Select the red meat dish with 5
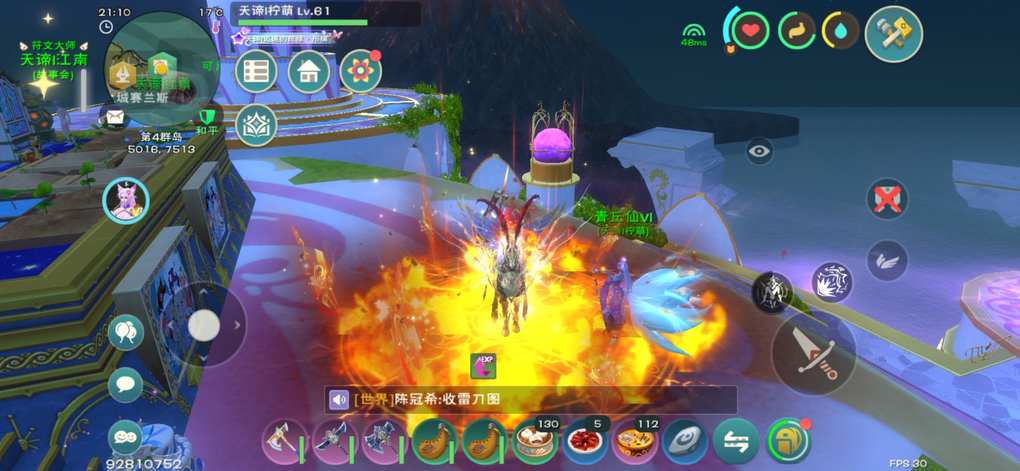This screenshot has height=471, width=1020. tap(583, 442)
